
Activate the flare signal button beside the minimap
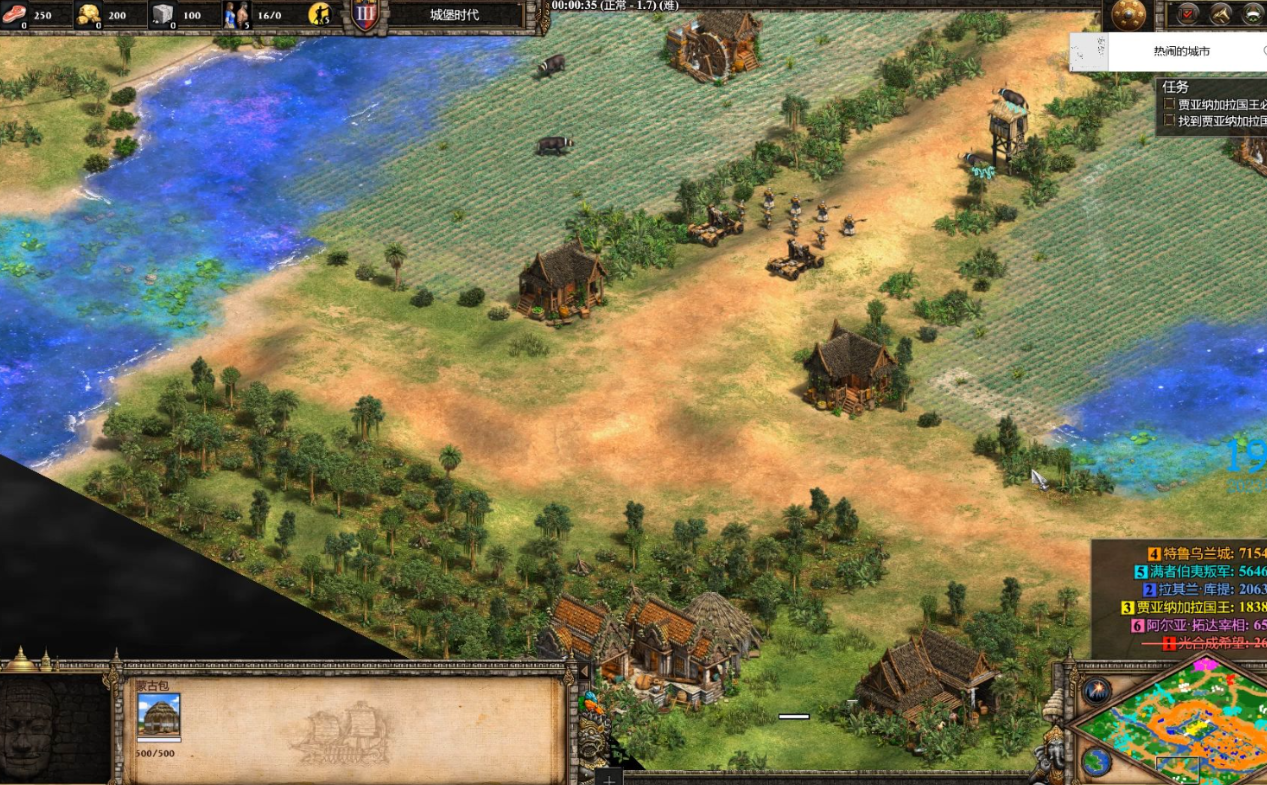click(x=1097, y=689)
